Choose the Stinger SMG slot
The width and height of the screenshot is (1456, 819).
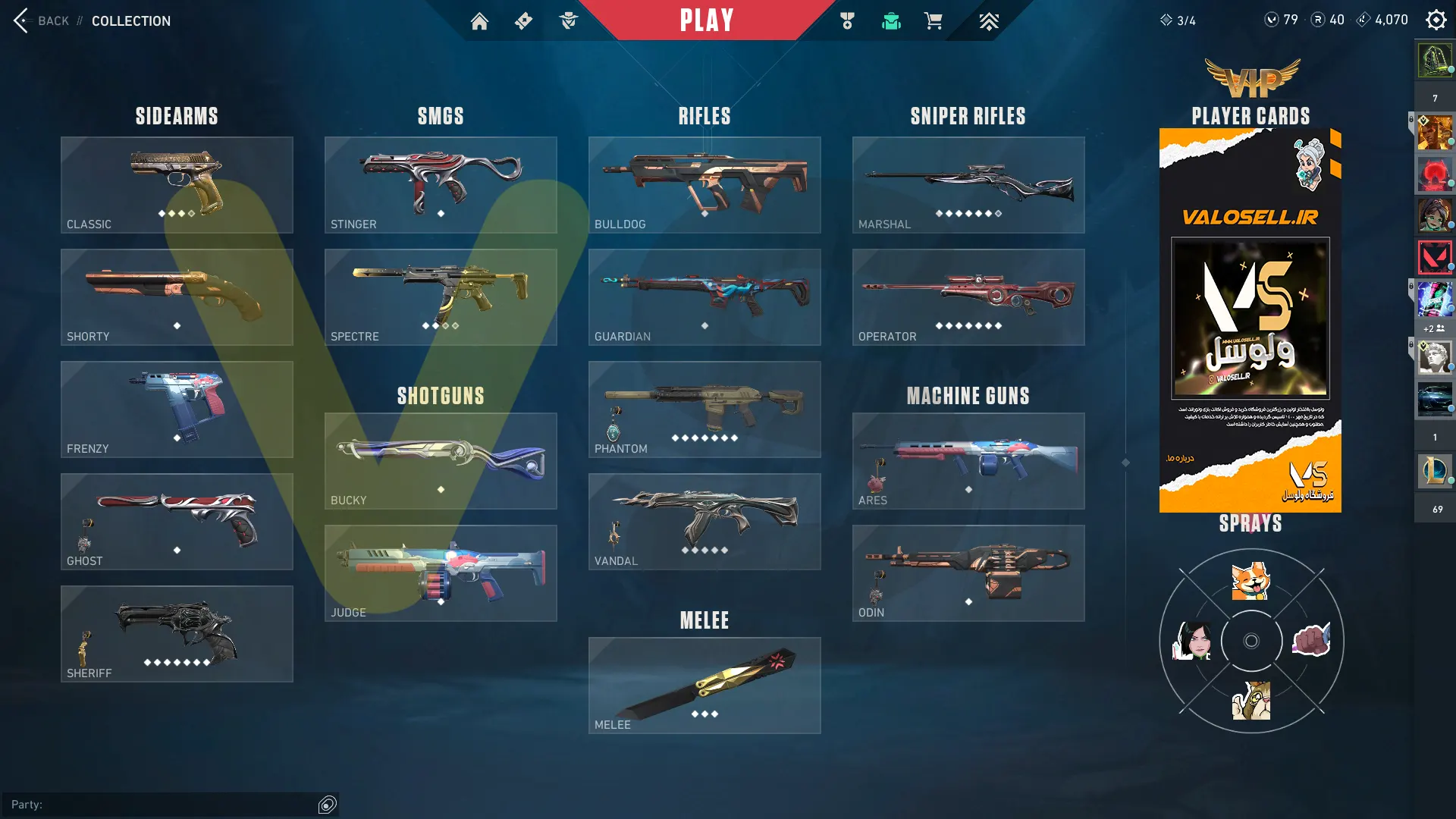pos(441,184)
